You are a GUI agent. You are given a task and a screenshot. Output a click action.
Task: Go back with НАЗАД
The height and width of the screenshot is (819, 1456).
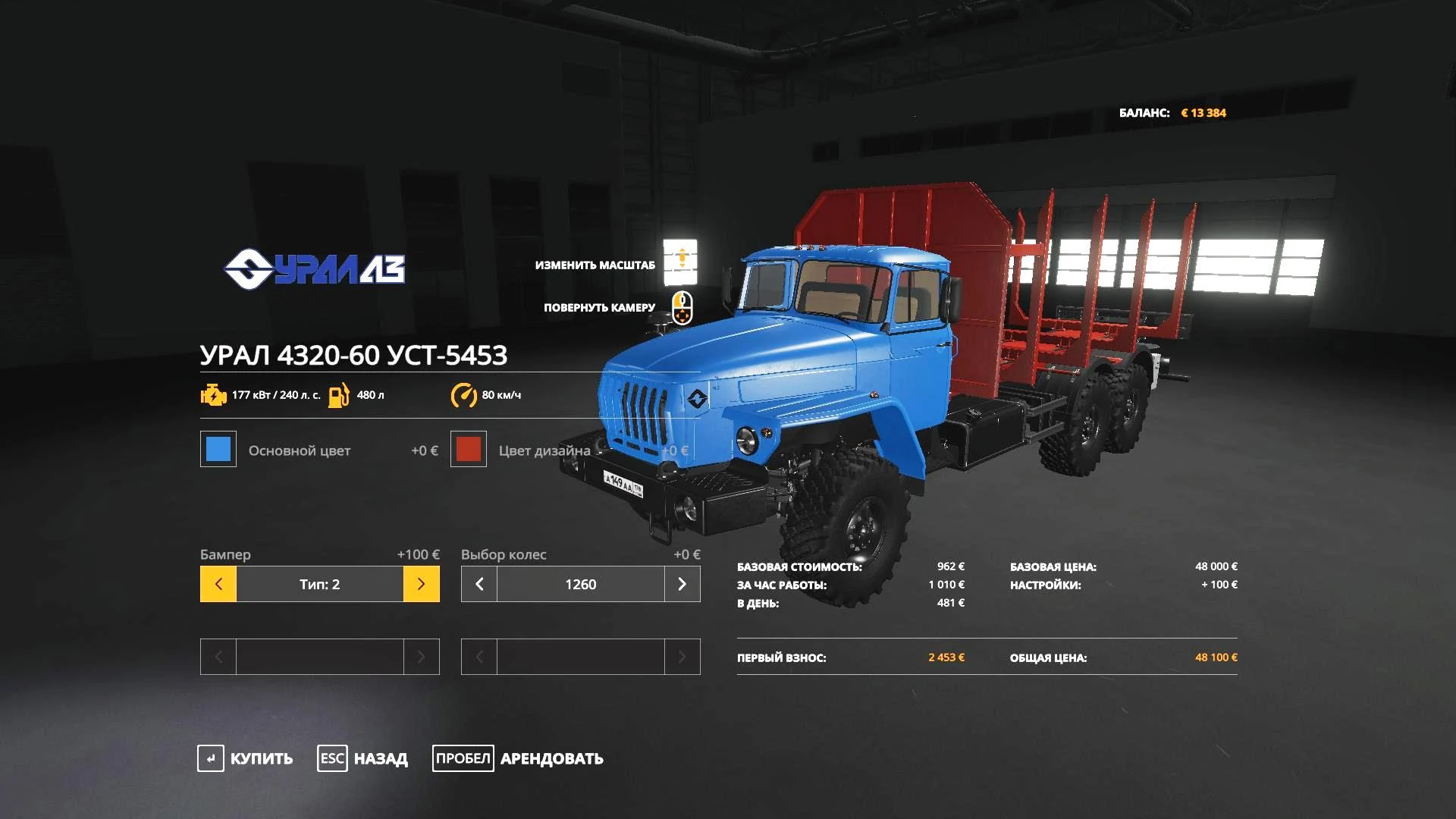pos(362,758)
